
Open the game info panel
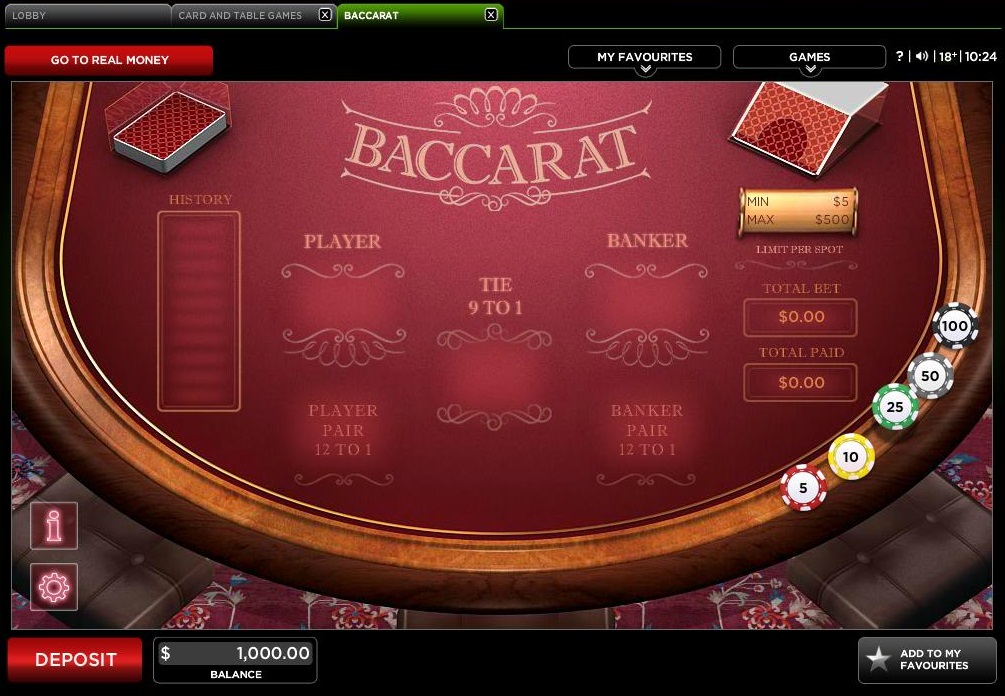54,525
